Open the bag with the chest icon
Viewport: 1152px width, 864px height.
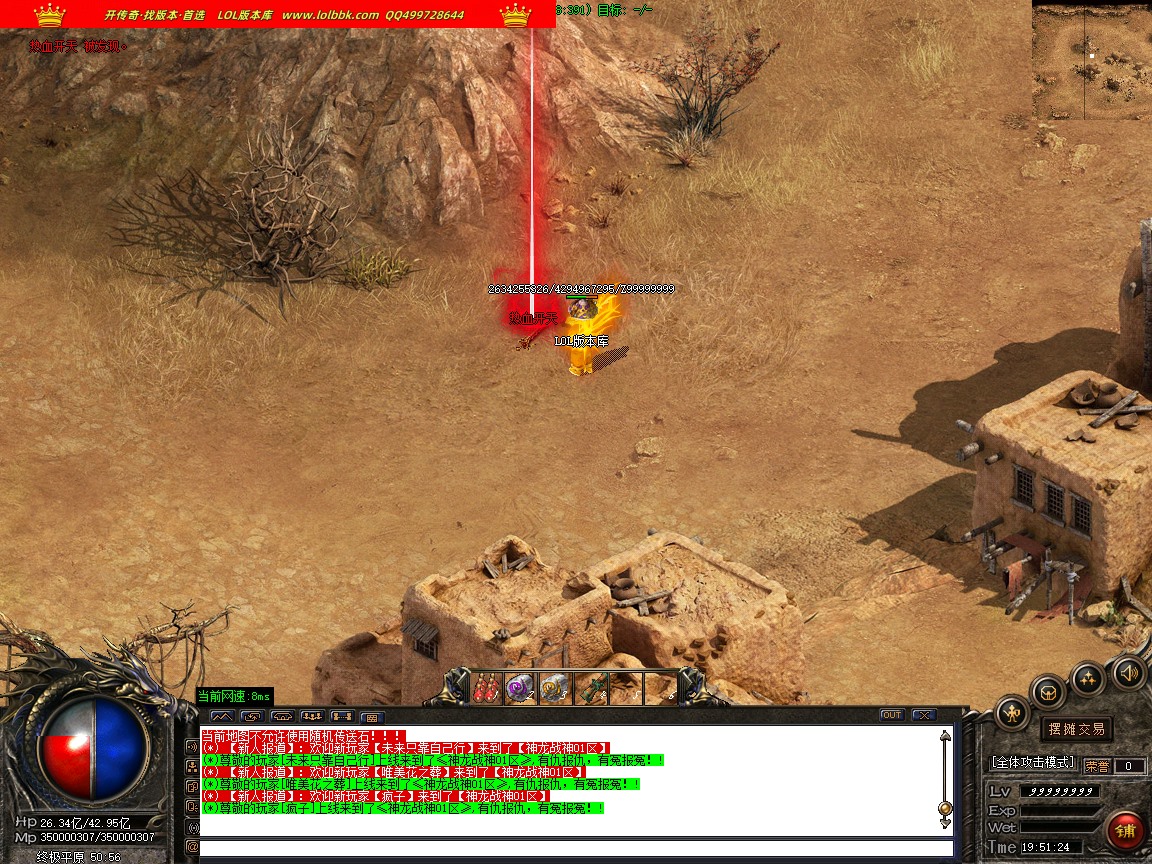(x=1049, y=692)
